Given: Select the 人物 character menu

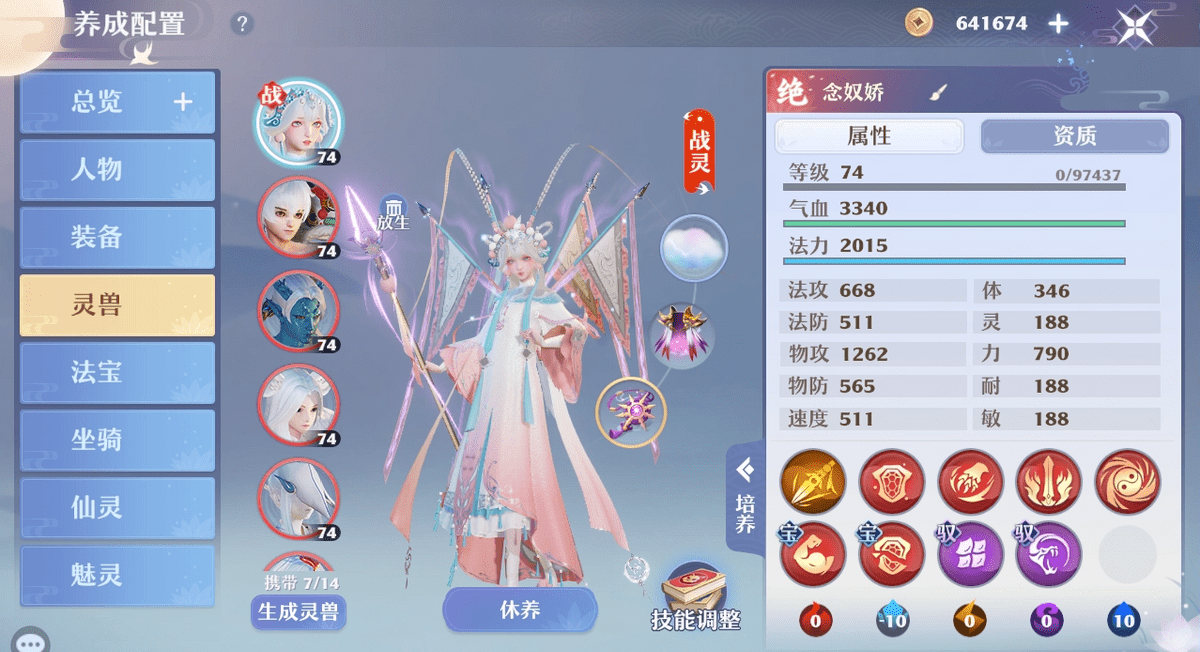Looking at the screenshot, I should [117, 169].
